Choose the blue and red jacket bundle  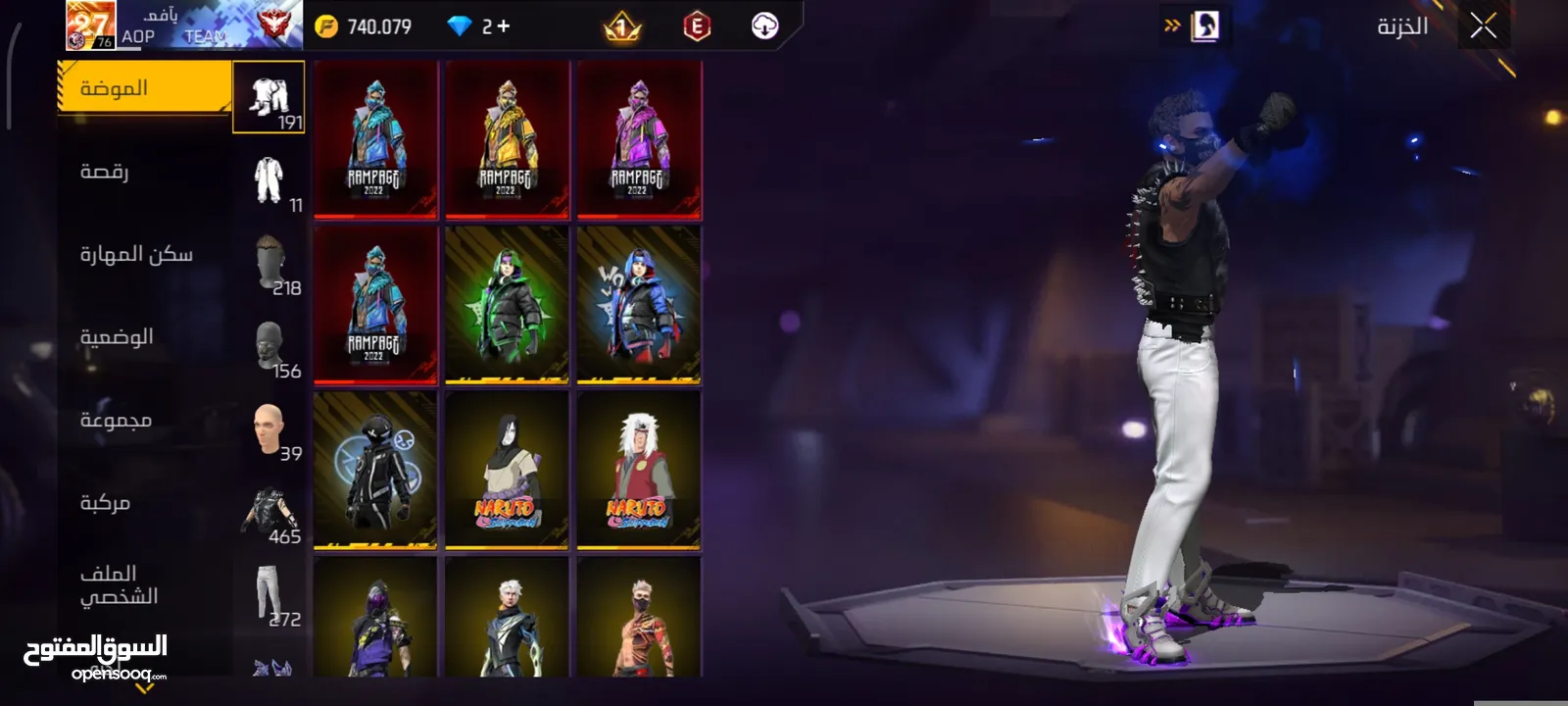(x=639, y=305)
